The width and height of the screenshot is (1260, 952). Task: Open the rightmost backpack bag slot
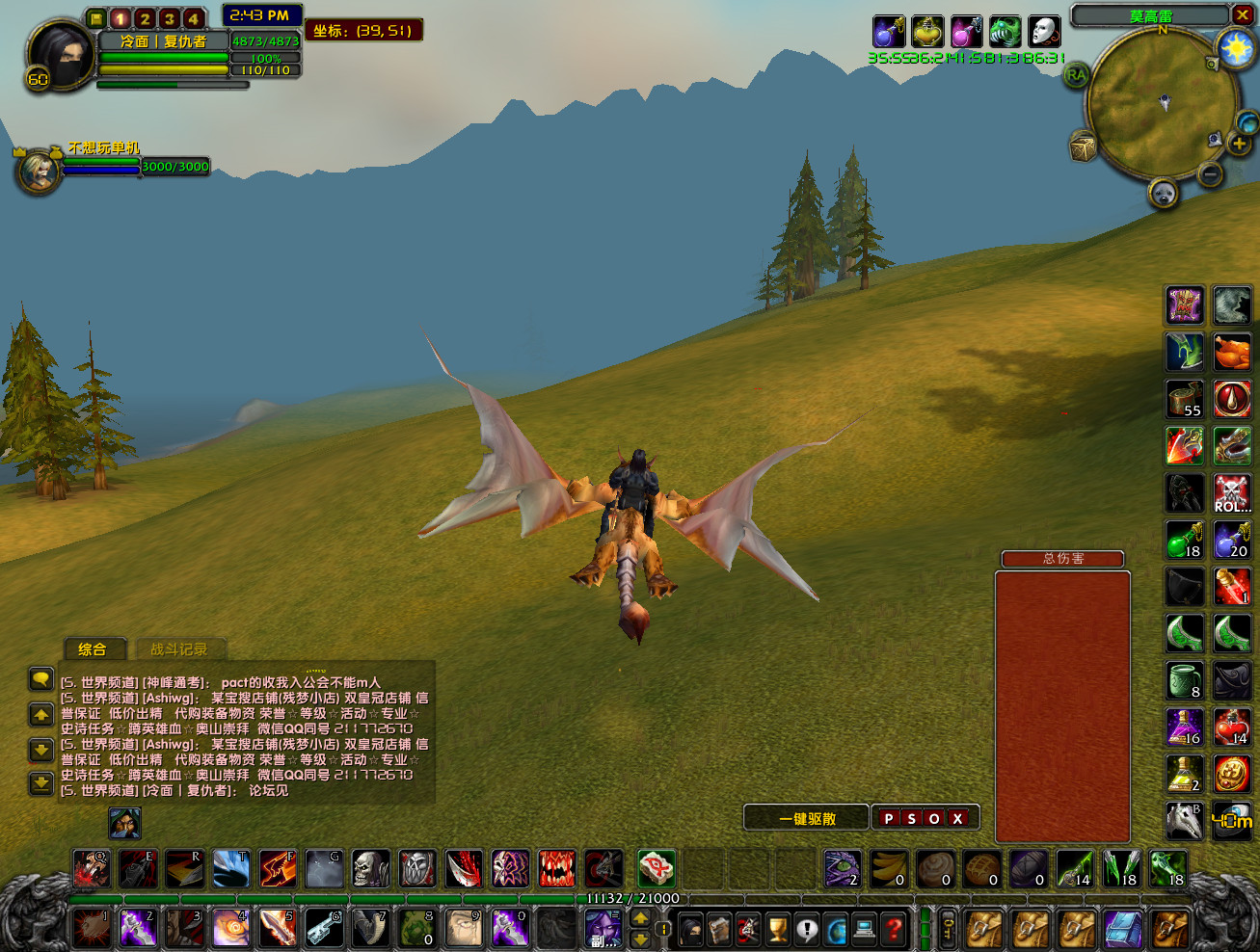(x=1169, y=930)
